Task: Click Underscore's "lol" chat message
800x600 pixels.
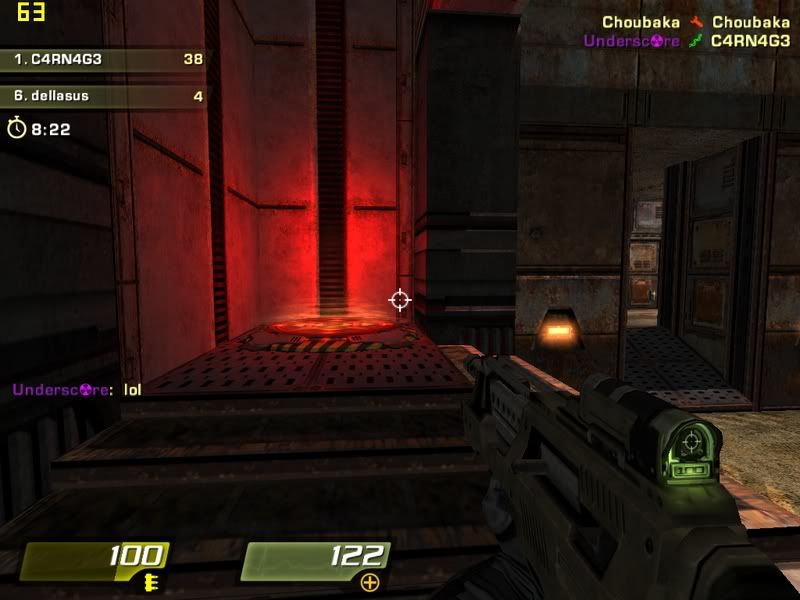Action: point(76,389)
